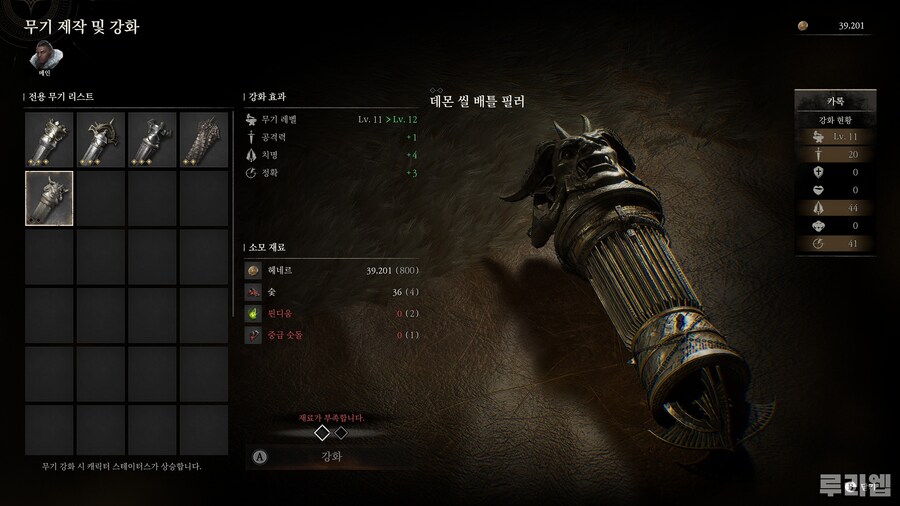Select the Demon Seal Battle Pillar slot
The image size is (900, 506).
point(49,197)
